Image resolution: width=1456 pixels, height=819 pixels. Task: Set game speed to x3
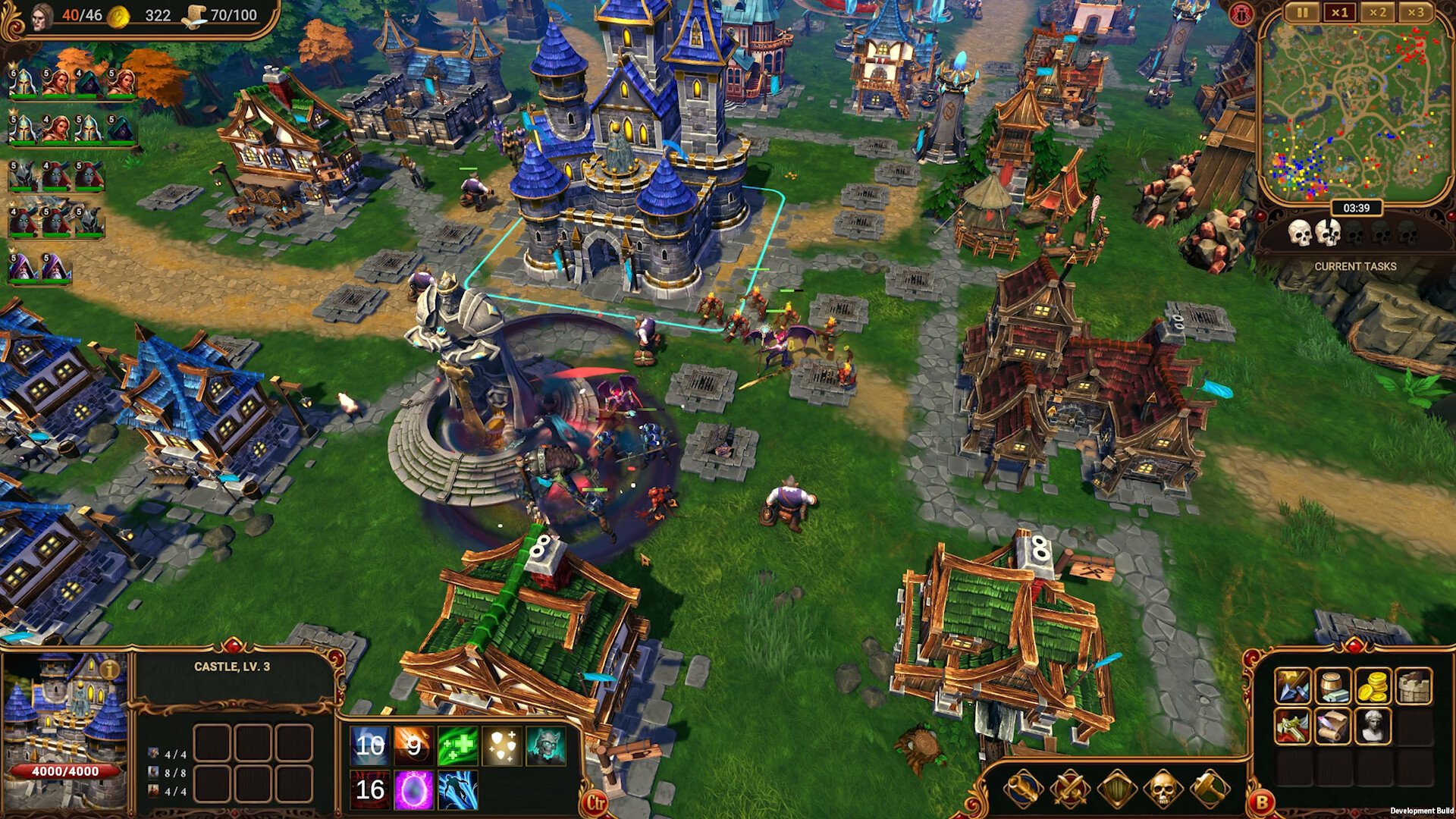click(1415, 13)
